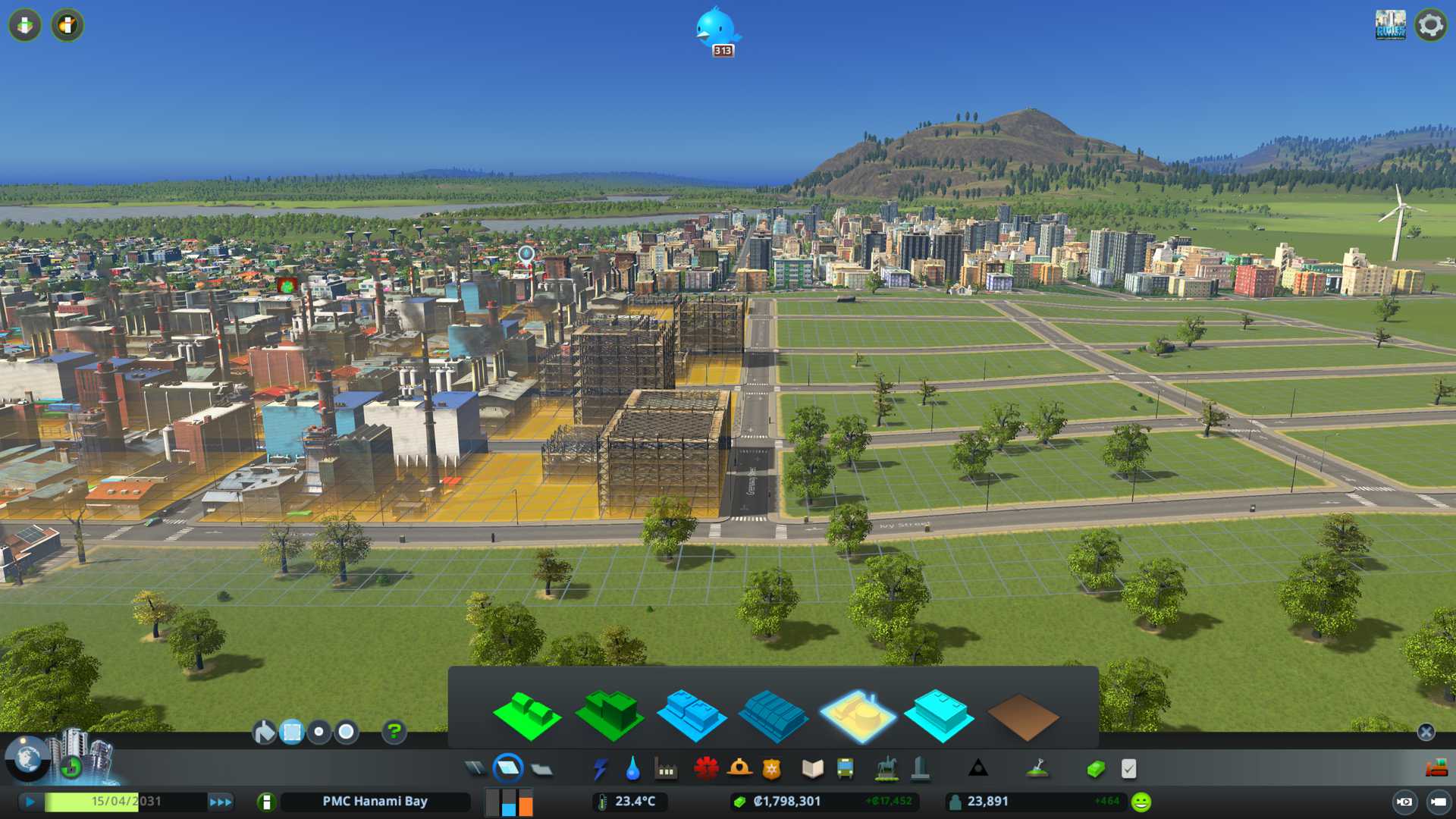Pick the high density commercial zone

point(773,717)
